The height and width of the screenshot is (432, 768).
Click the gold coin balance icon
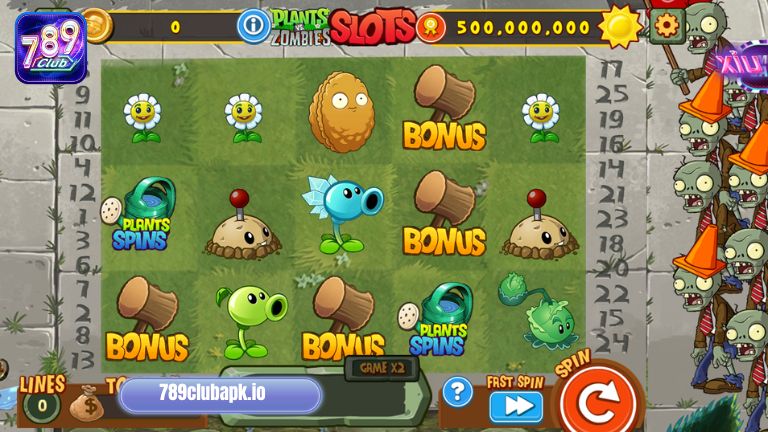(97, 25)
